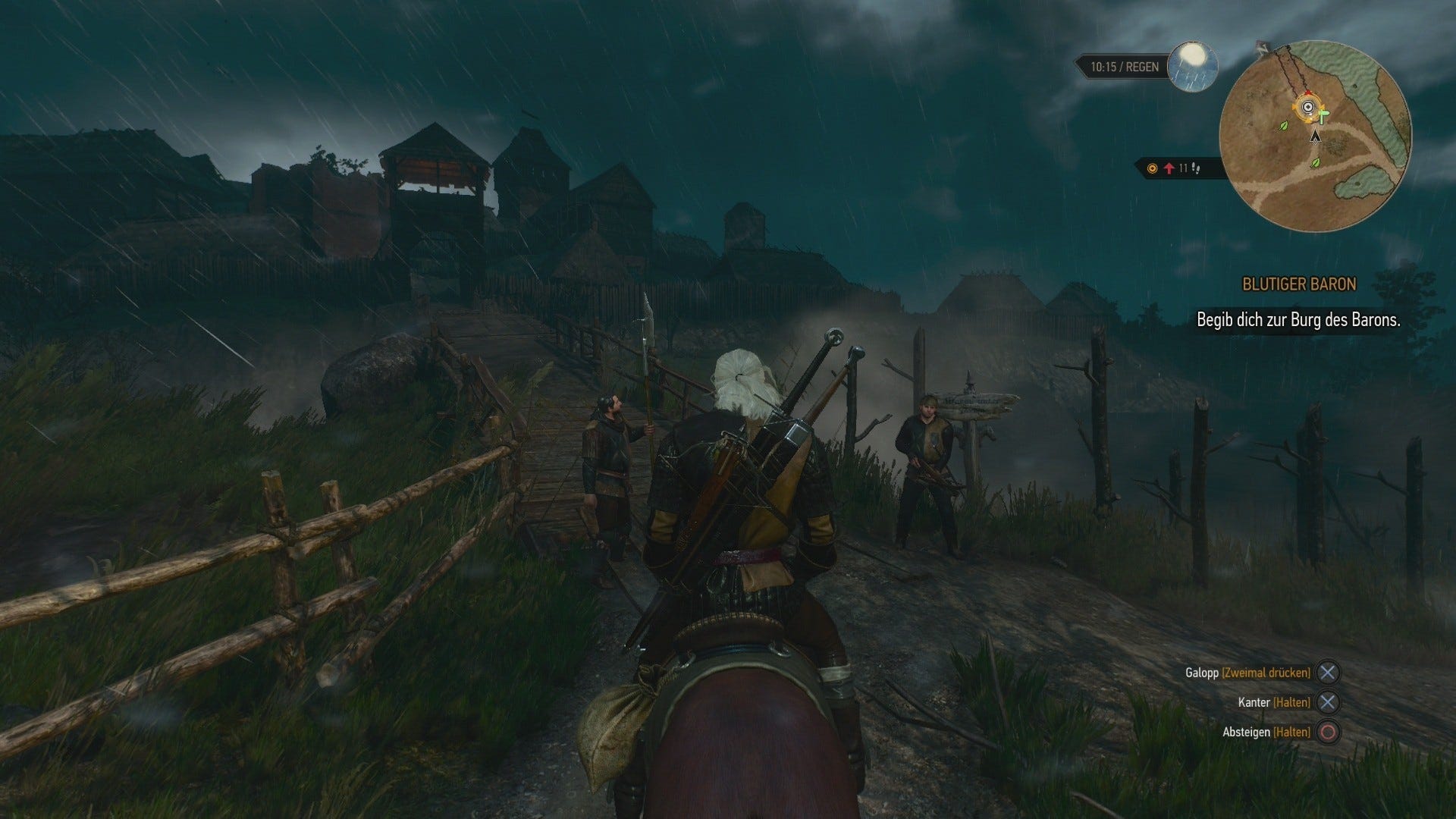This screenshot has height=819, width=1456.
Task: Click the upward arrow beside the number 11
Action: [x=1170, y=170]
